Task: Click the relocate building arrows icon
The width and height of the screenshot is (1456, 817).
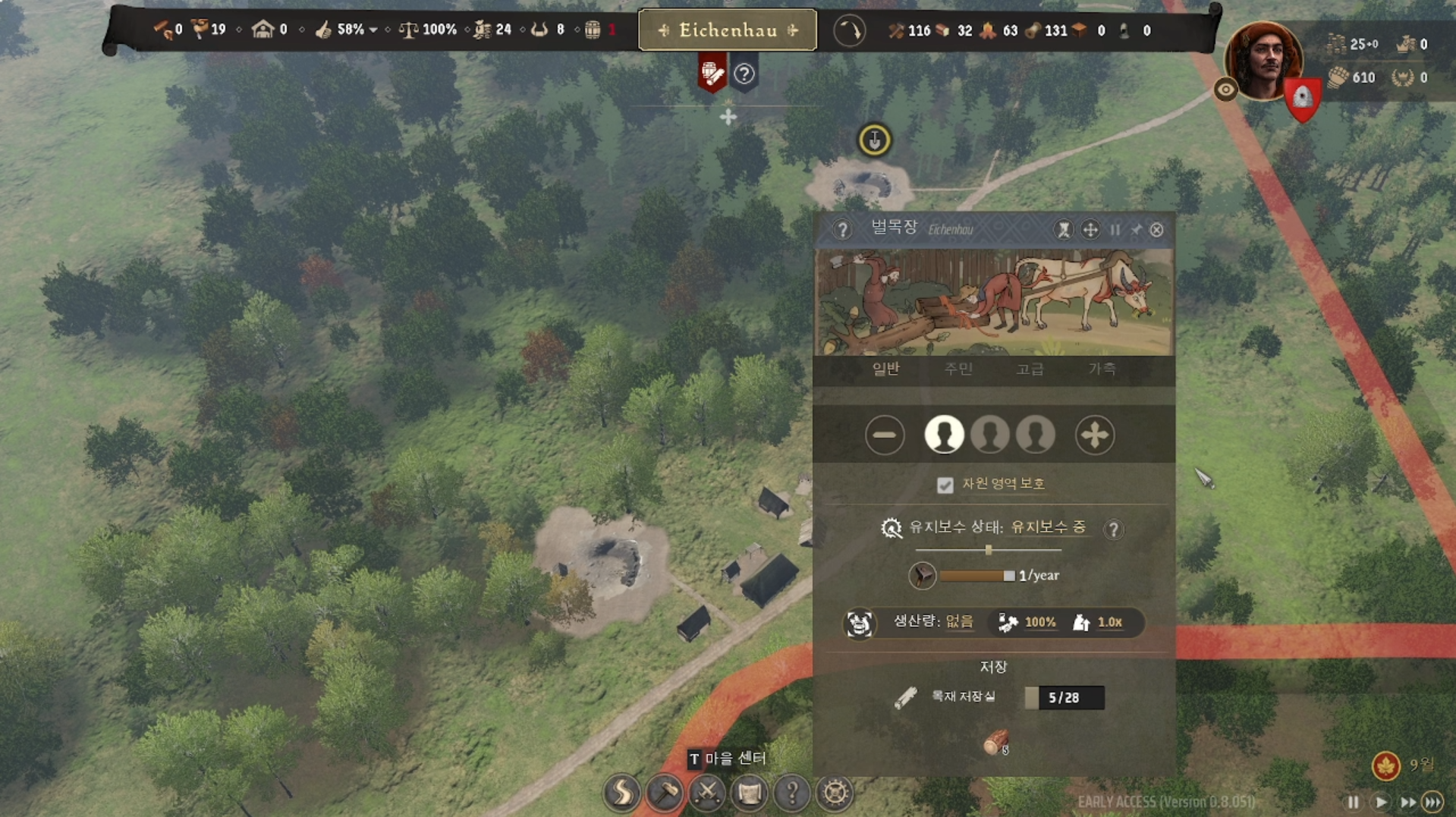Action: tap(1090, 230)
